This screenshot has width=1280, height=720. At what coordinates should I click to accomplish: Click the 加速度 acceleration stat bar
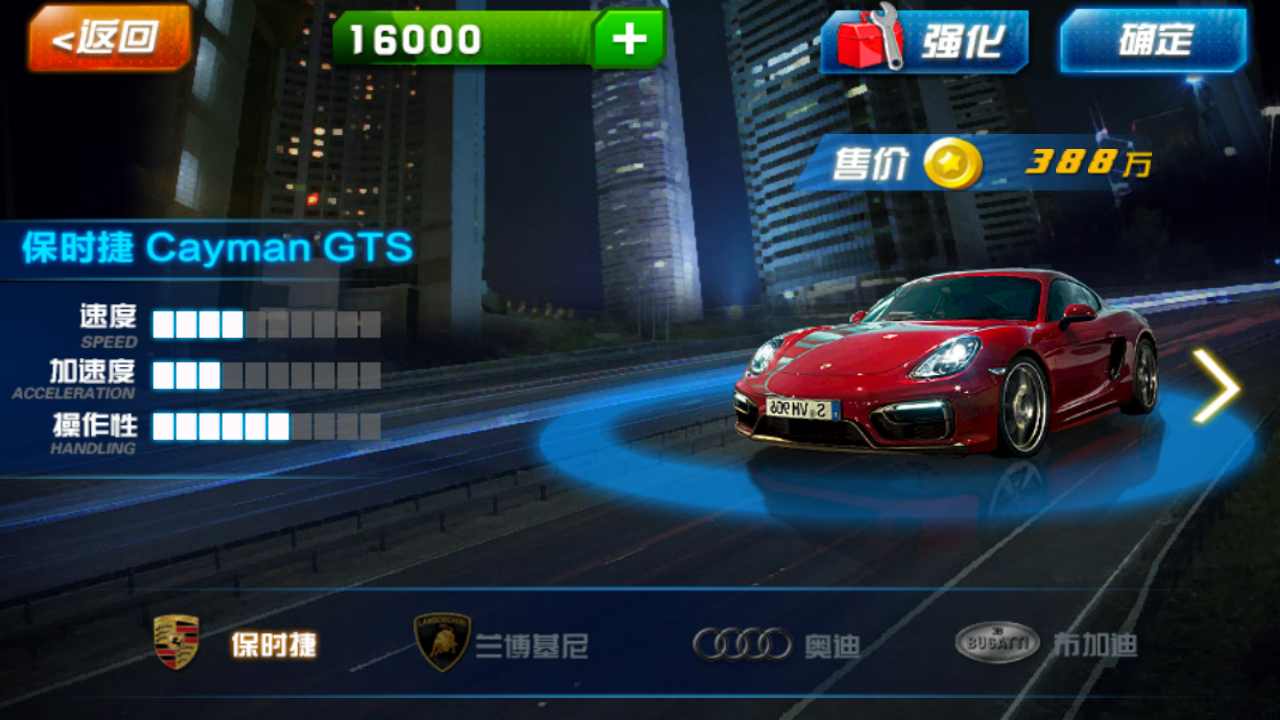pyautogui.click(x=265, y=377)
